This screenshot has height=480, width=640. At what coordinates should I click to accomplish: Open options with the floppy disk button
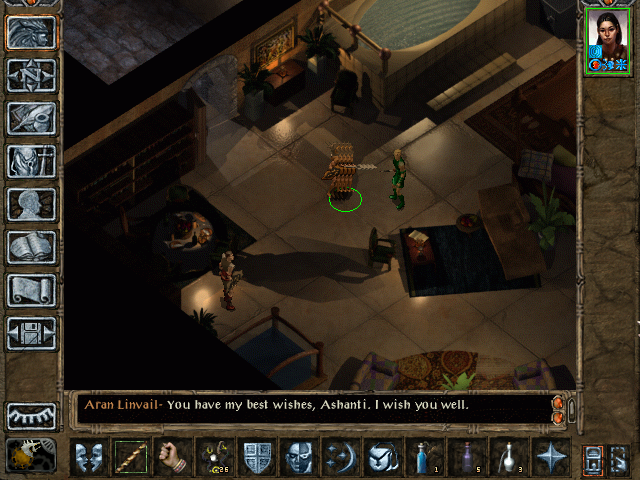click(x=31, y=333)
